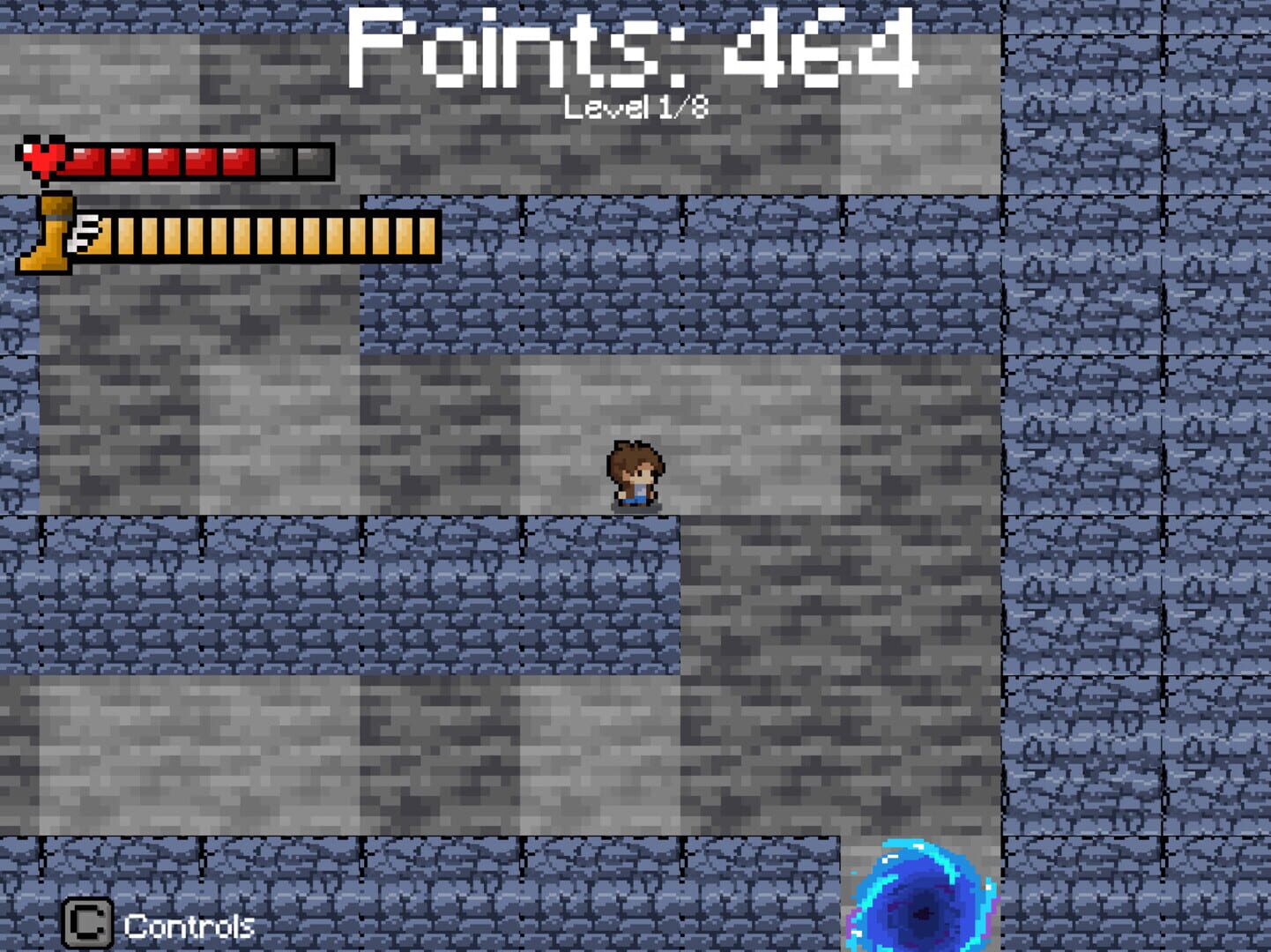1271x952 pixels.
Task: Select the boot icon beside the stamina bar
Action: [x=48, y=236]
